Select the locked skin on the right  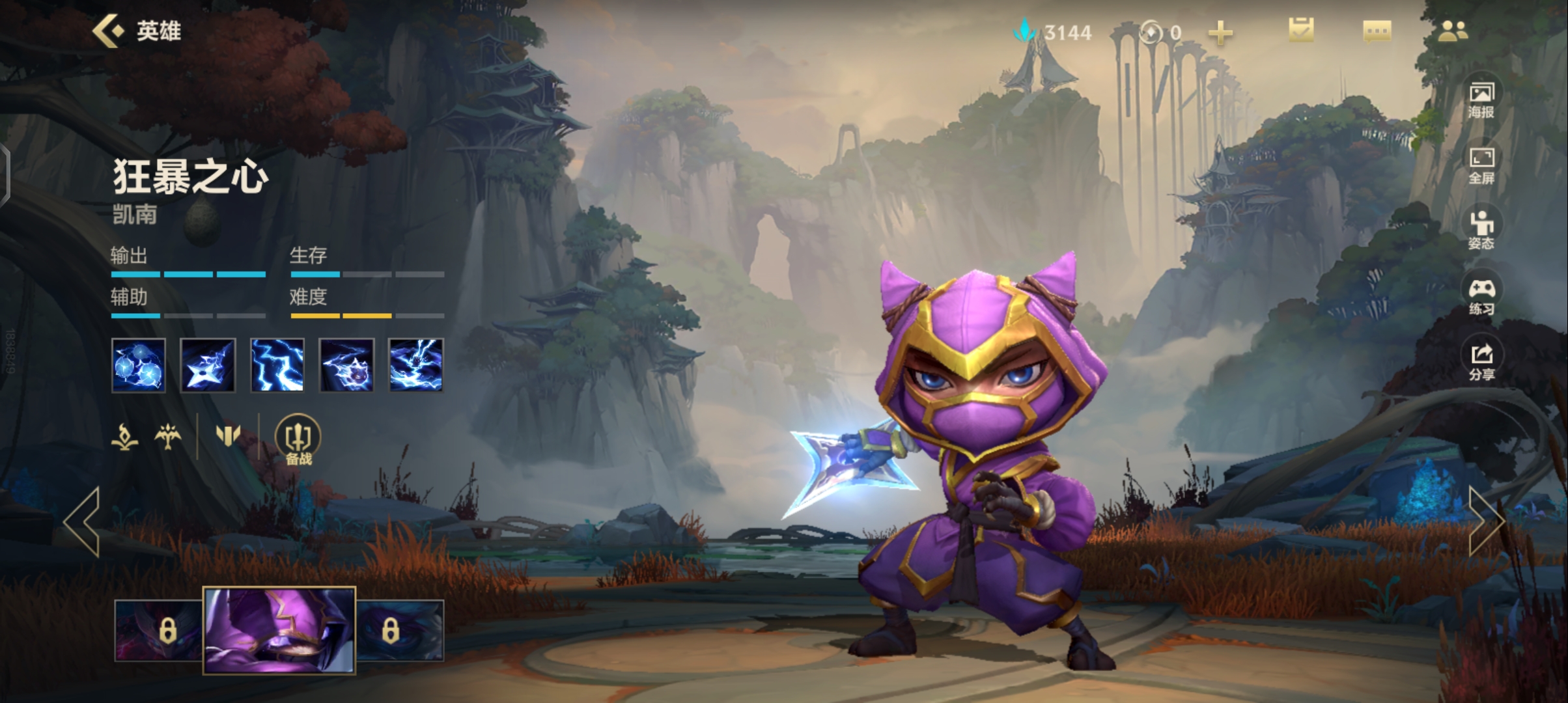pos(399,630)
